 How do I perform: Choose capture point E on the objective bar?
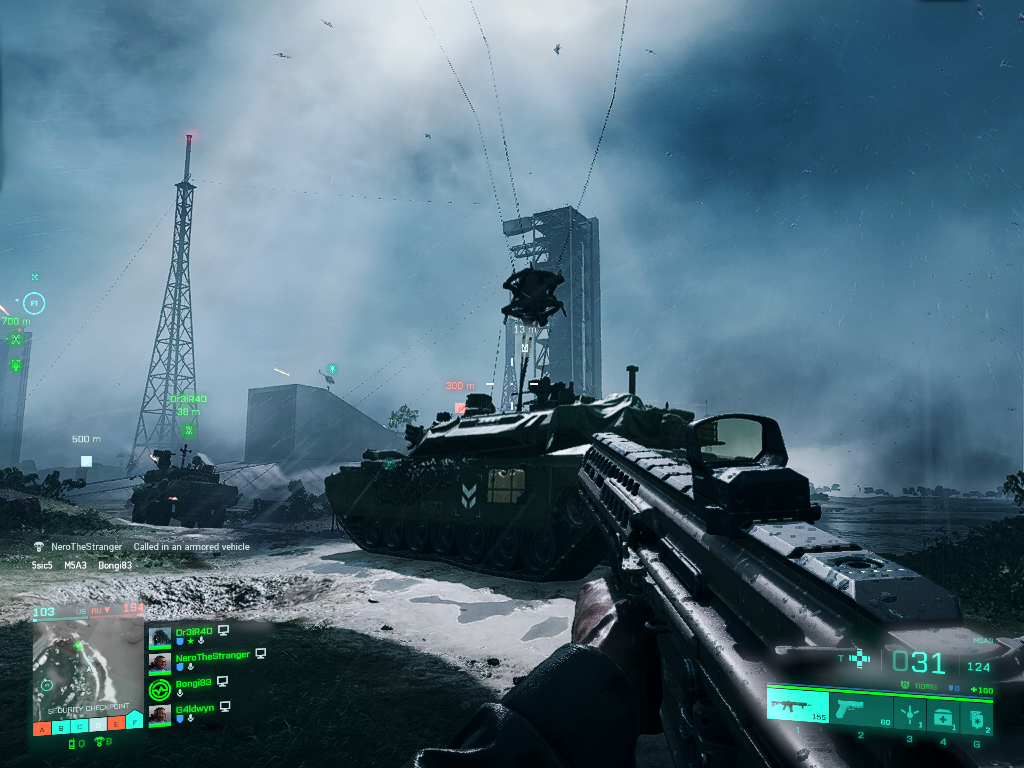pyautogui.click(x=116, y=723)
